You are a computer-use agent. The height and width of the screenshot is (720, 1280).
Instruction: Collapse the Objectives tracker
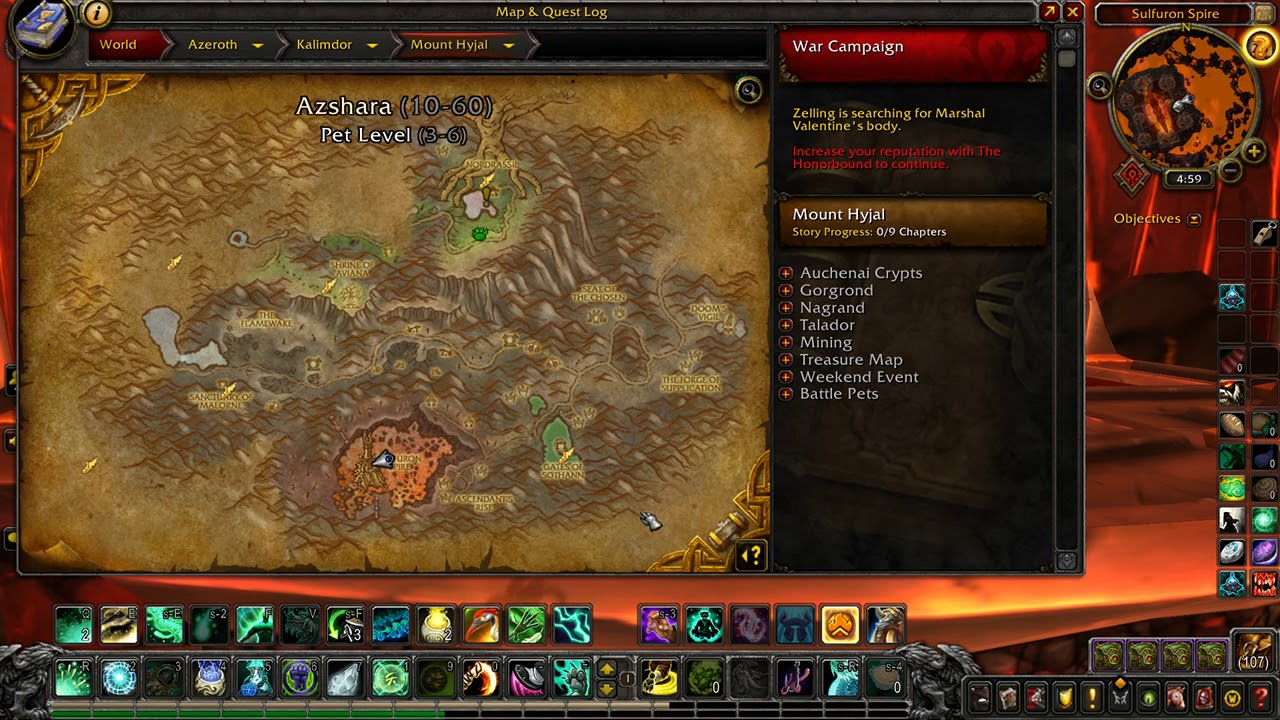pyautogui.click(x=1194, y=219)
